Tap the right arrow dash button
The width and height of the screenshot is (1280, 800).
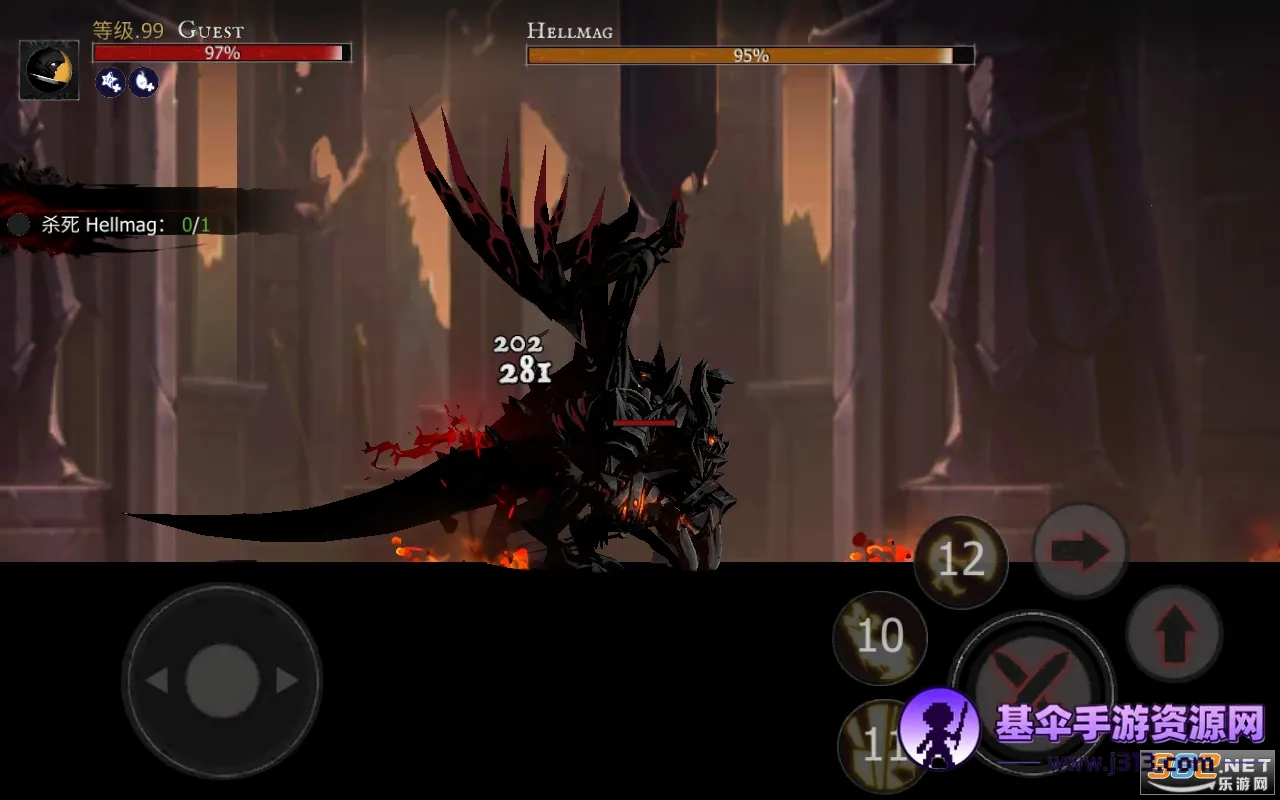point(1080,551)
